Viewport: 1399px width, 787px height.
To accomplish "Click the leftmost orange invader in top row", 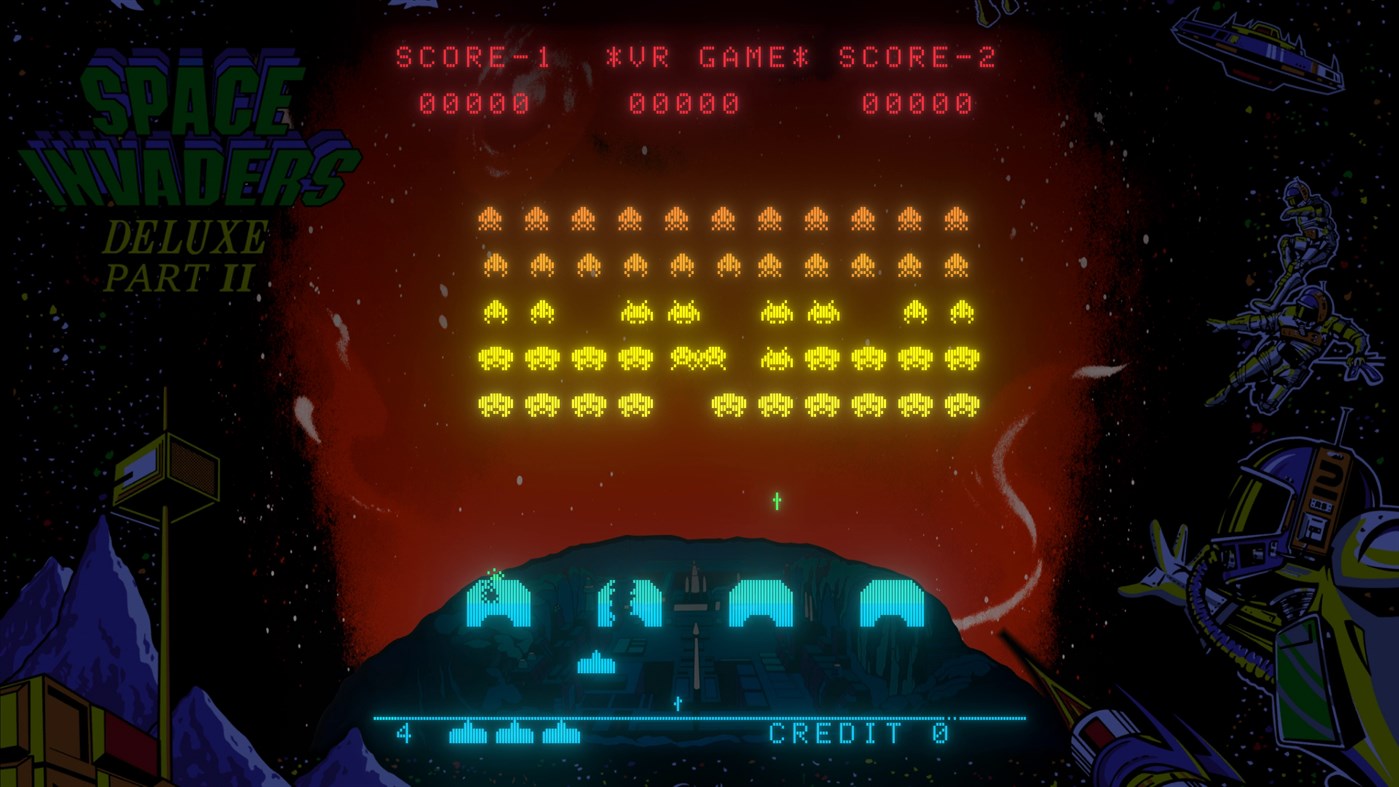I will (x=490, y=218).
